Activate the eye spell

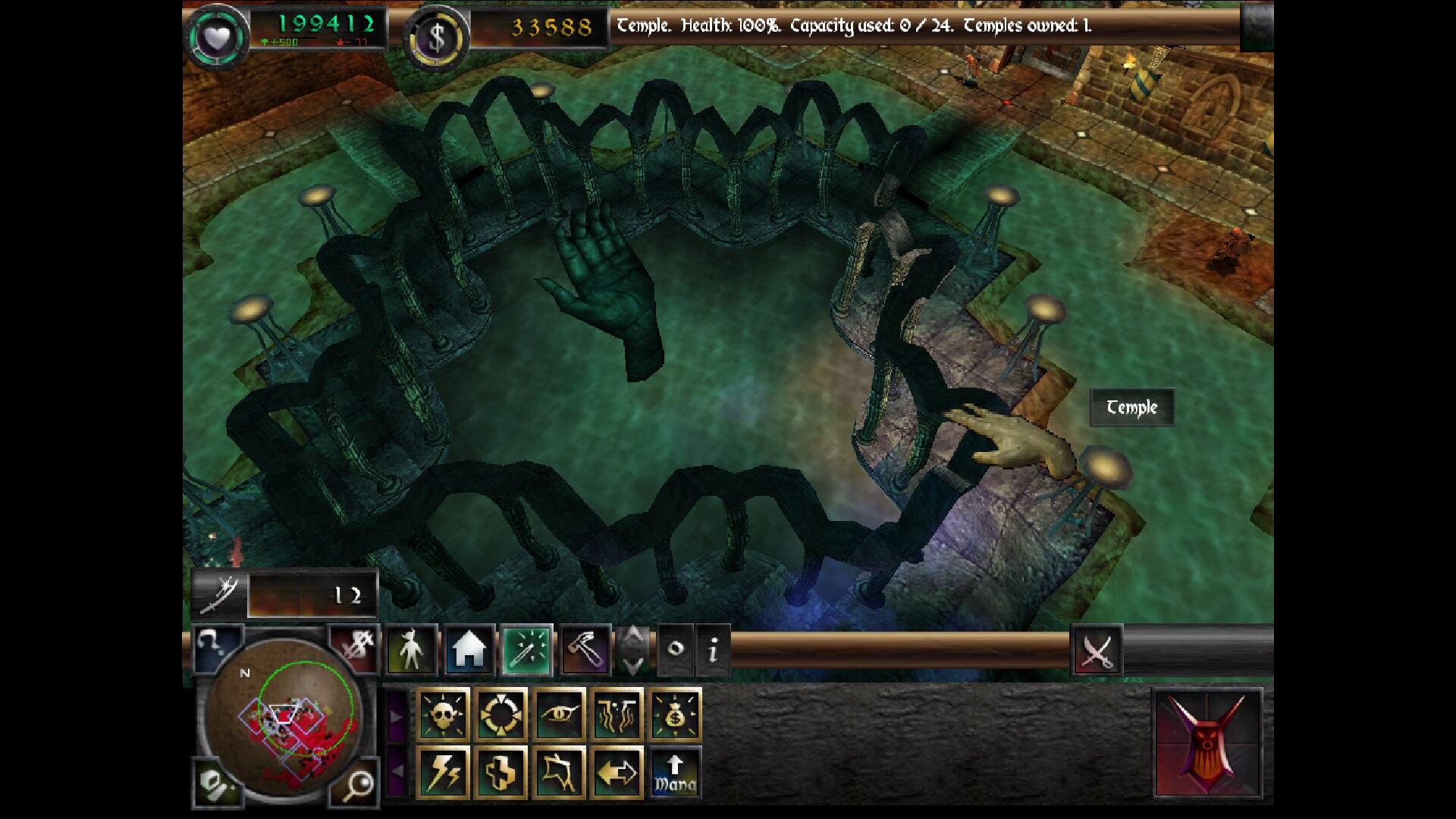pos(560,714)
